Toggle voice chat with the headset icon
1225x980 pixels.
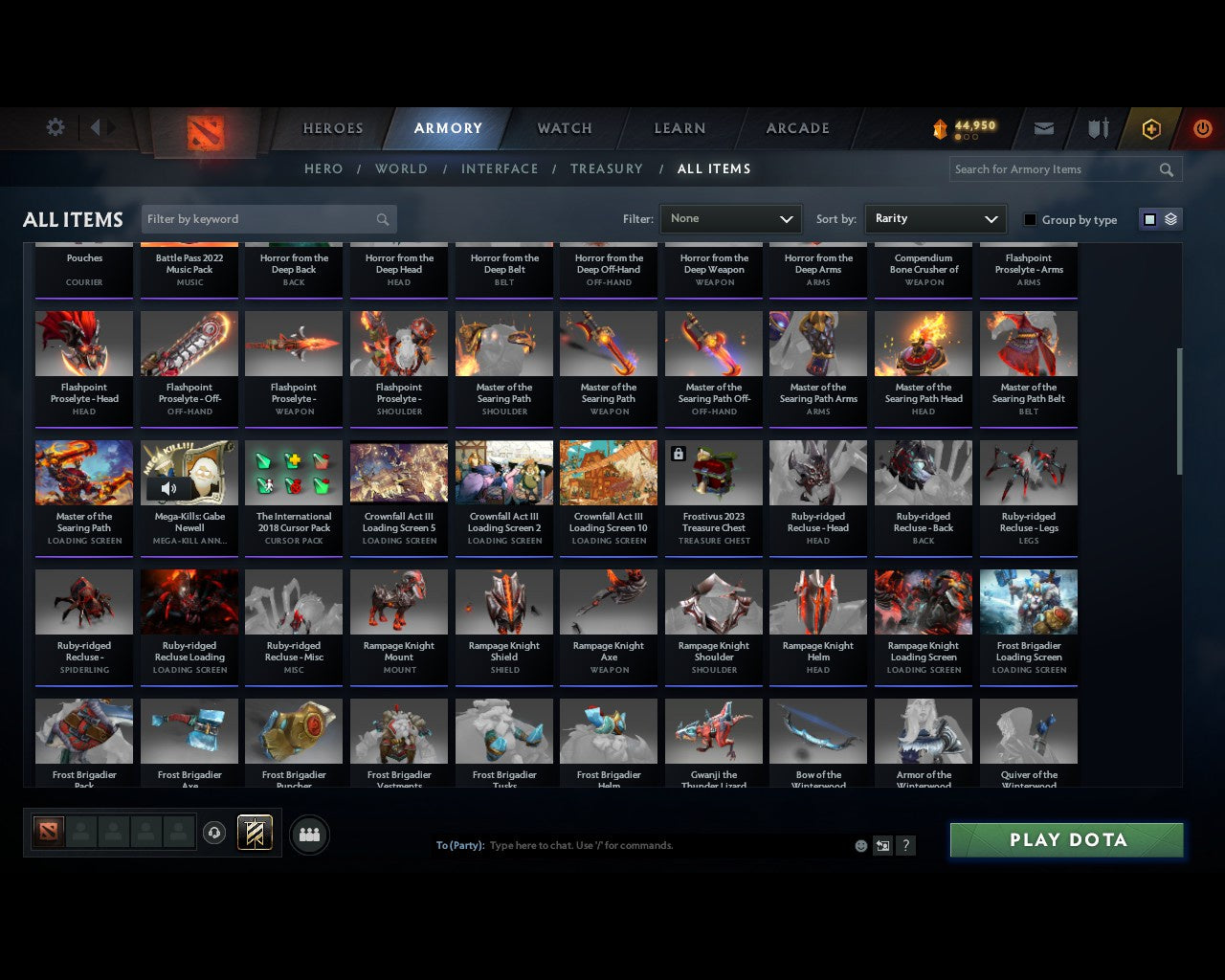click(214, 832)
